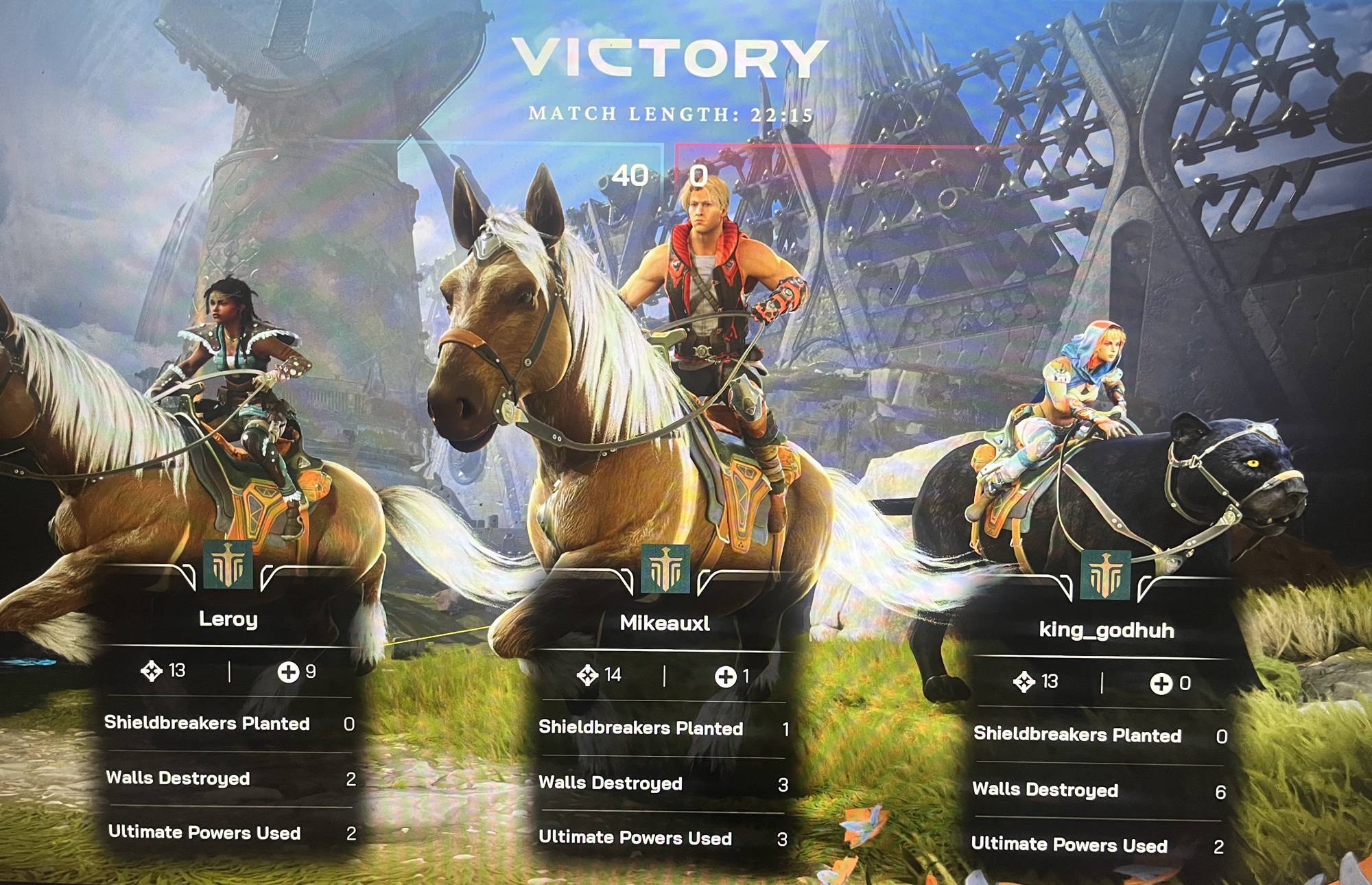This screenshot has width=1372, height=885.
Task: Click the emblem badge above Leroy
Action: click(228, 565)
